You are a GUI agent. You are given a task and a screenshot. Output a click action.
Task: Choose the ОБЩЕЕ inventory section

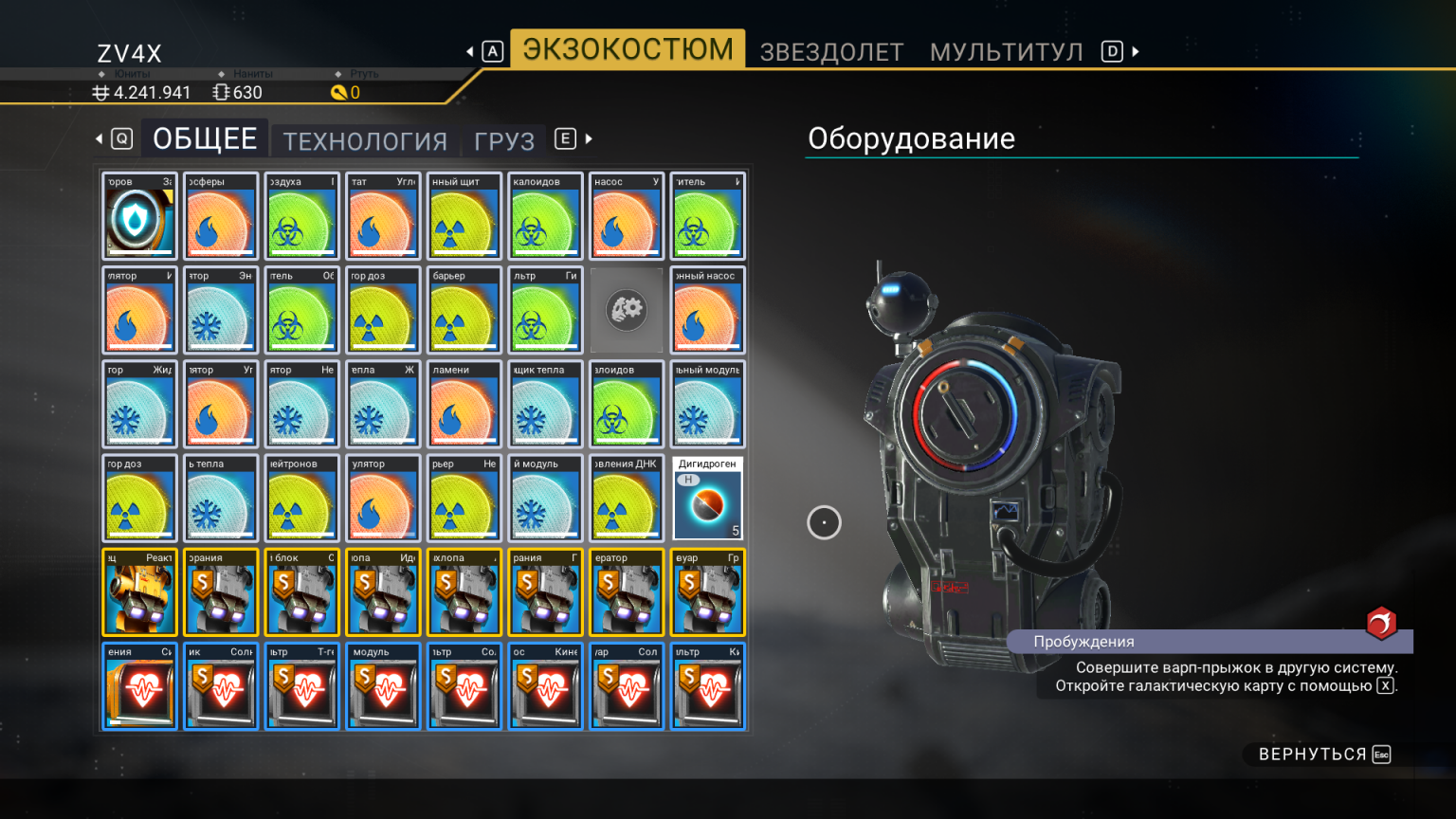pos(205,139)
